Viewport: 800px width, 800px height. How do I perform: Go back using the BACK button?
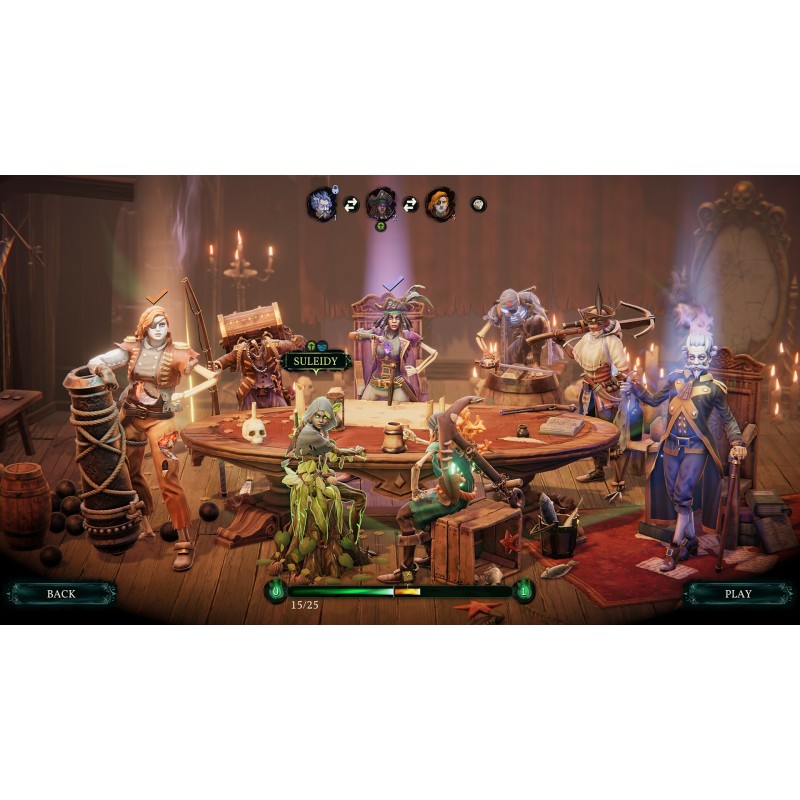pos(61,593)
